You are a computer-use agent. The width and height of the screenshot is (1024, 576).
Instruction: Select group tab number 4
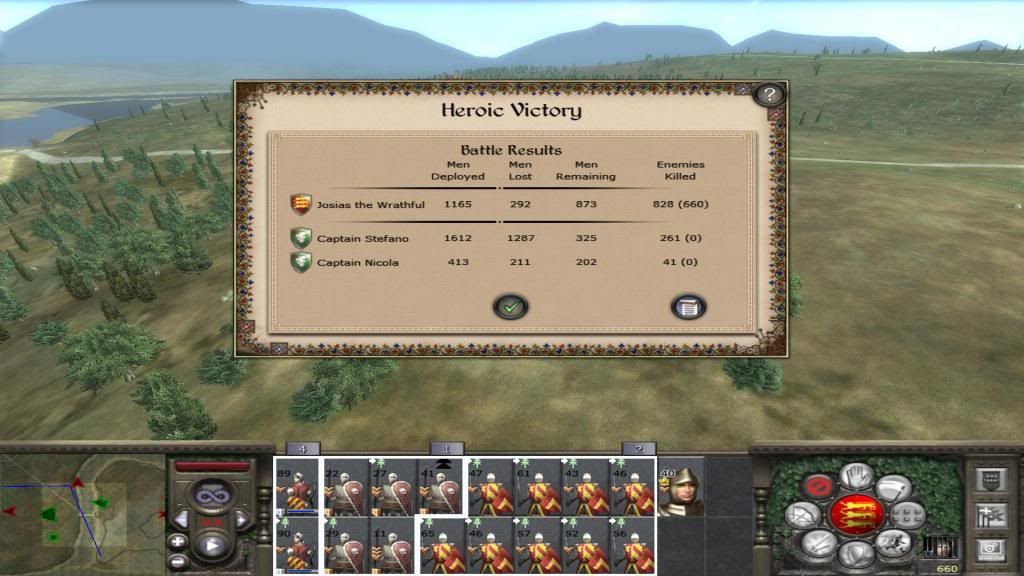pos(303,448)
